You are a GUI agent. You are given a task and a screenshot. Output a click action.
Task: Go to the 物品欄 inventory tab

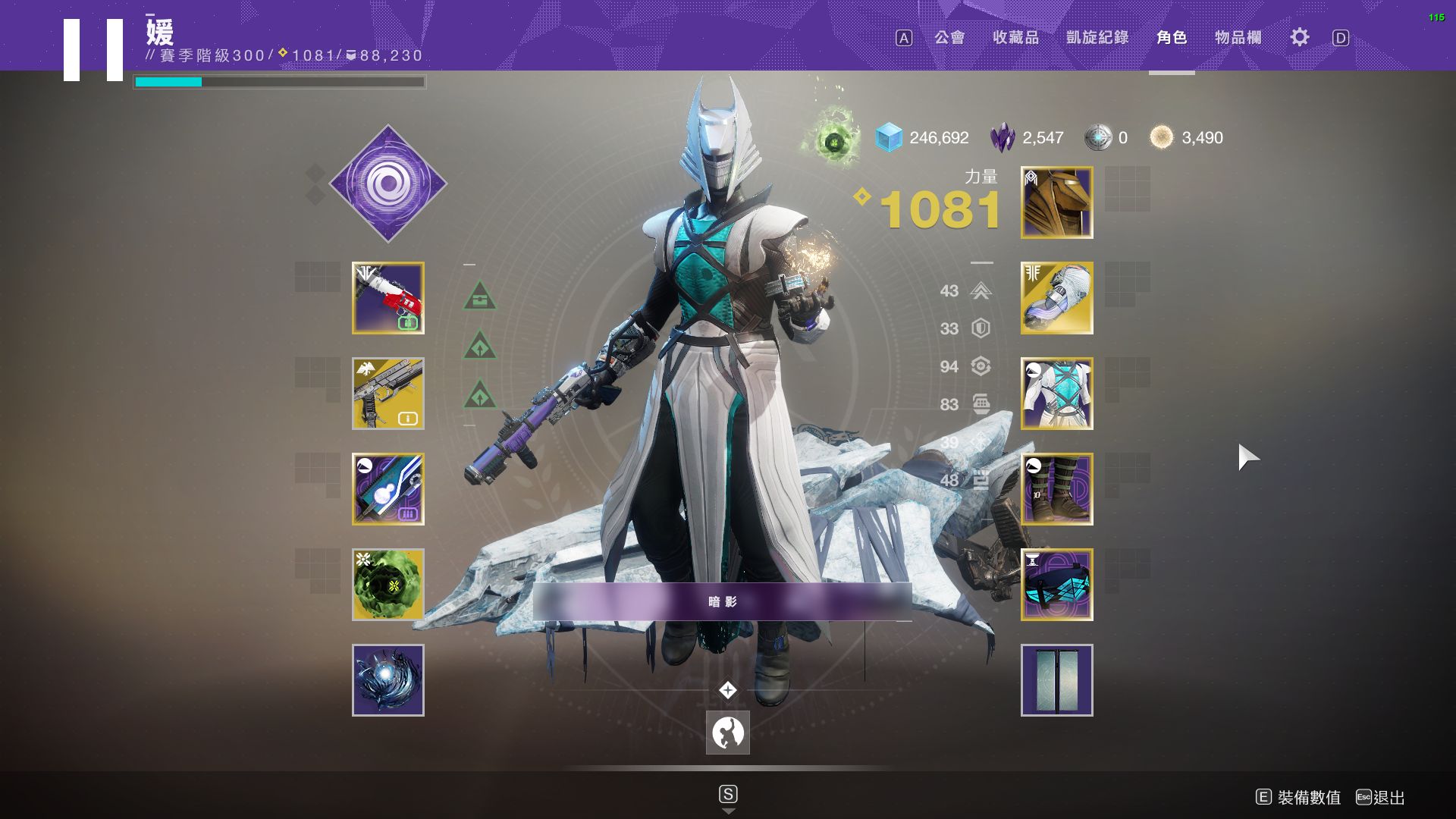[1238, 37]
